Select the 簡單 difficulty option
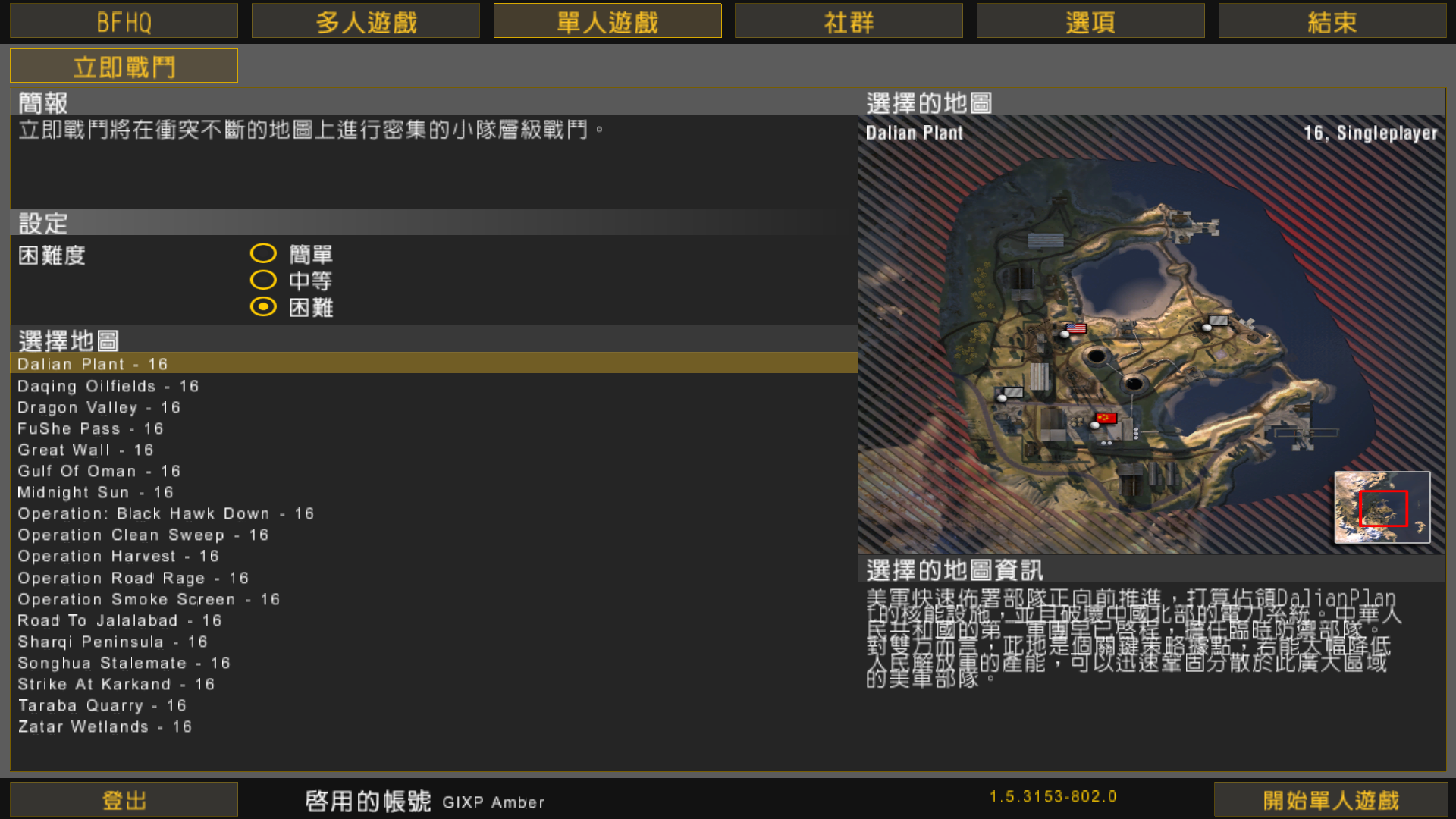Viewport: 1456px width, 819px height. tap(263, 253)
